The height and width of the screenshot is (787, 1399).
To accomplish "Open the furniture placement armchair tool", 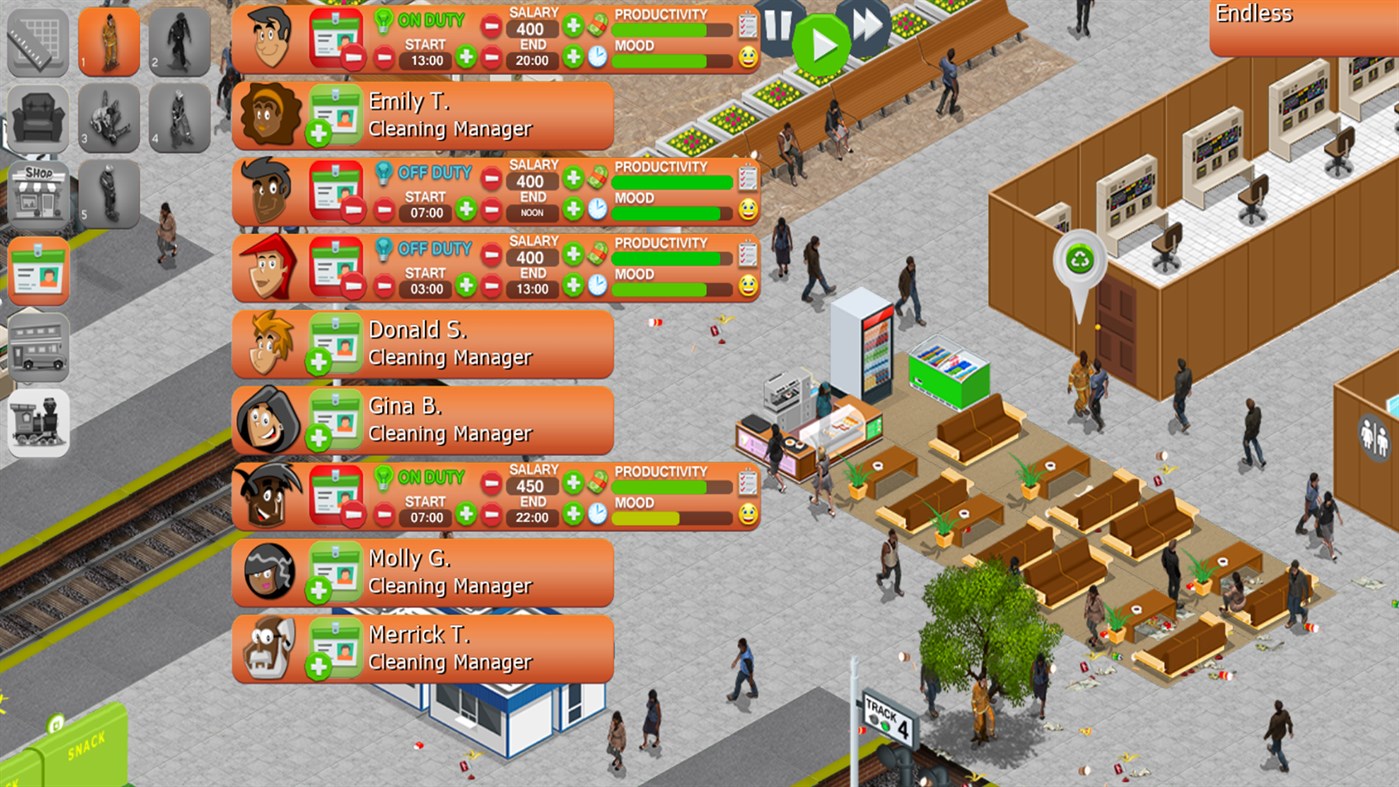I will click(38, 118).
